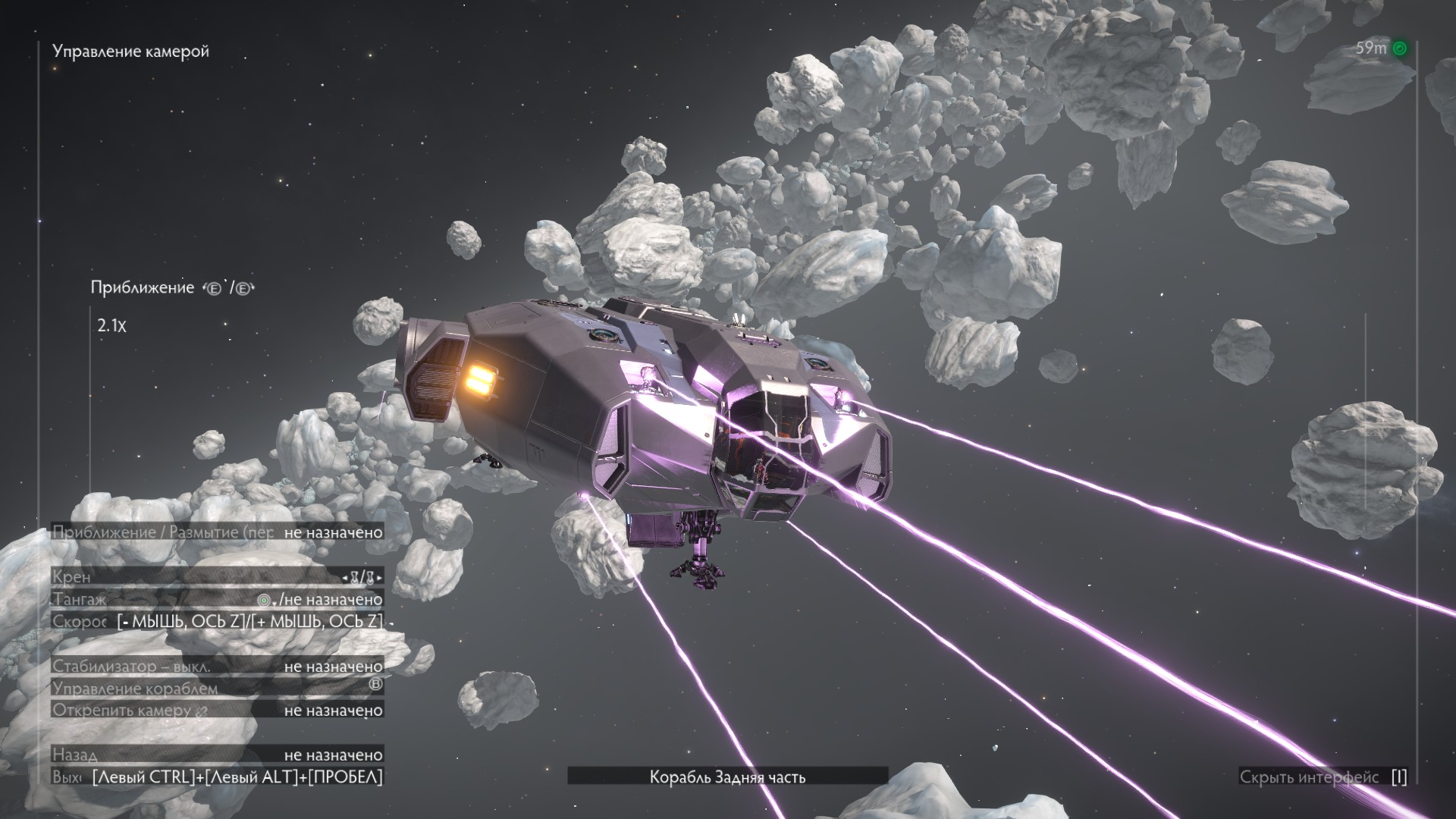Toggle the Стабилизатор – выкл. row
Viewport: 1456px width, 819px height.
pyautogui.click(x=218, y=667)
